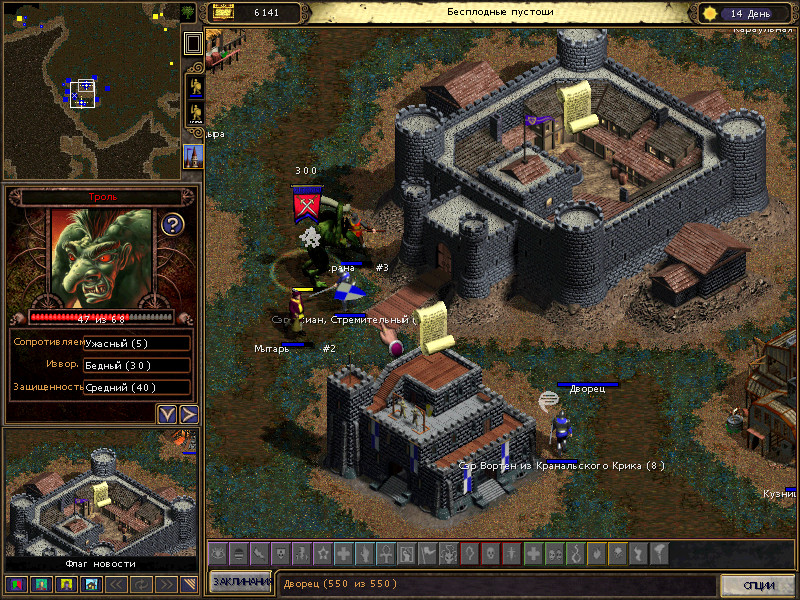Click the gold treasury chest icon
800x600 pixels.
223,12
